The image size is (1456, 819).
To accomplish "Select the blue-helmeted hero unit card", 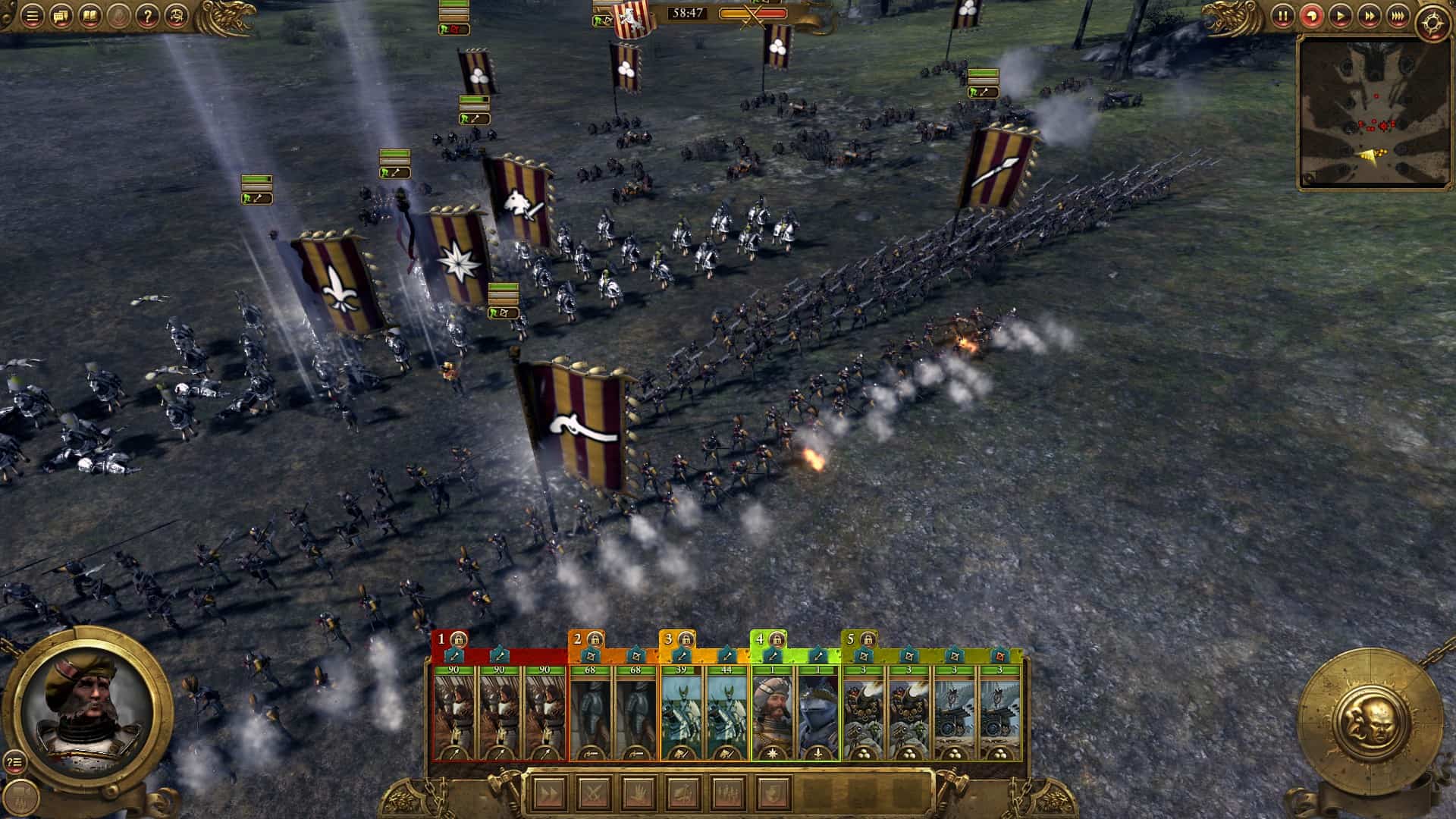I will point(817,714).
